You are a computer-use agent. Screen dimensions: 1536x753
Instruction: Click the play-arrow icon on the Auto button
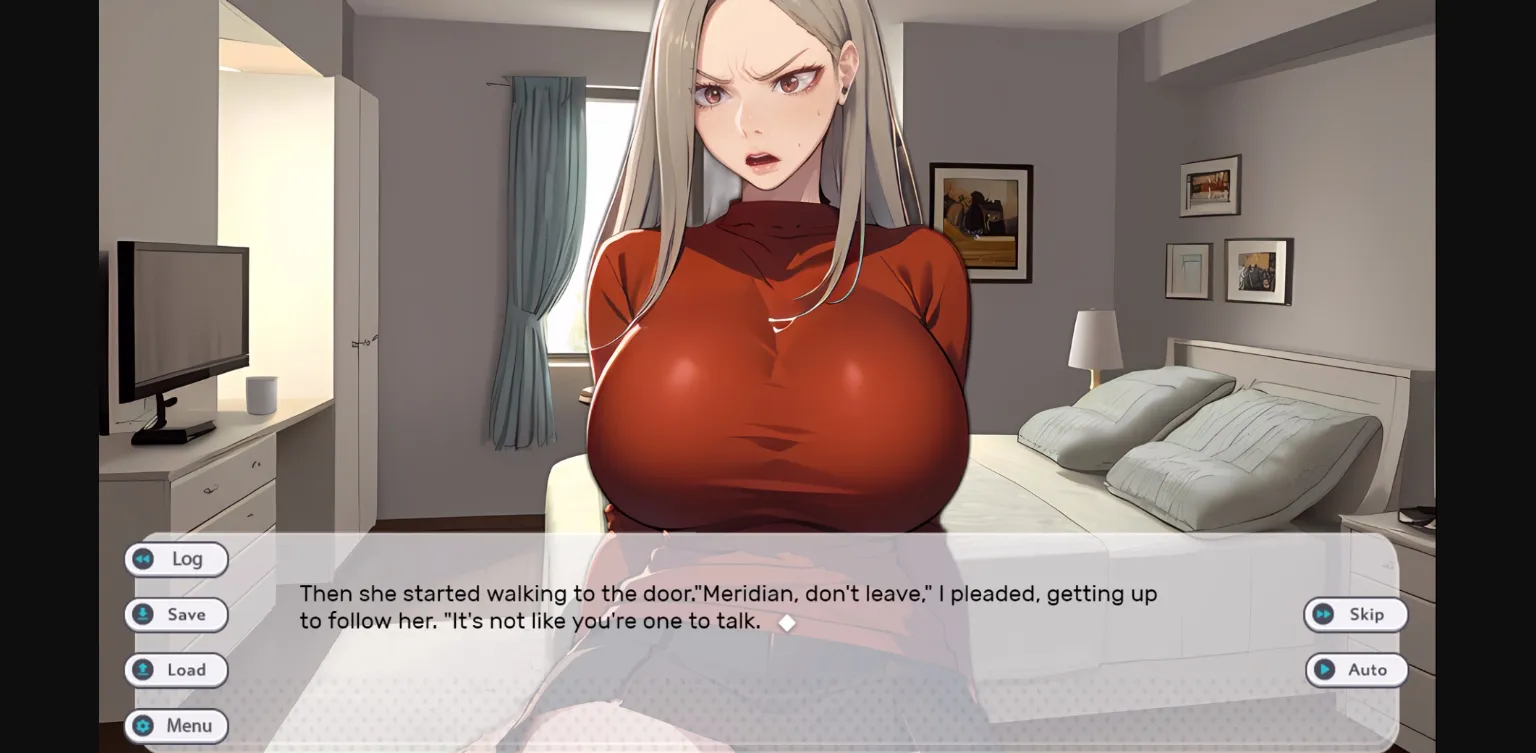tap(1326, 670)
